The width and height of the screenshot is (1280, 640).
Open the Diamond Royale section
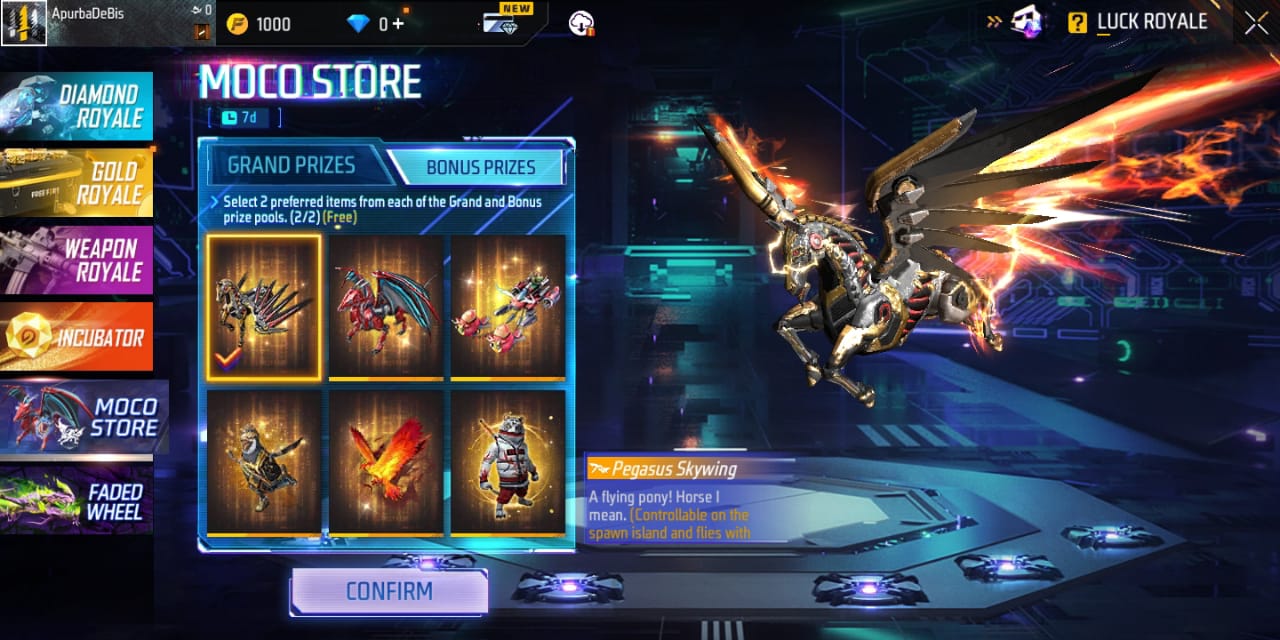point(77,106)
